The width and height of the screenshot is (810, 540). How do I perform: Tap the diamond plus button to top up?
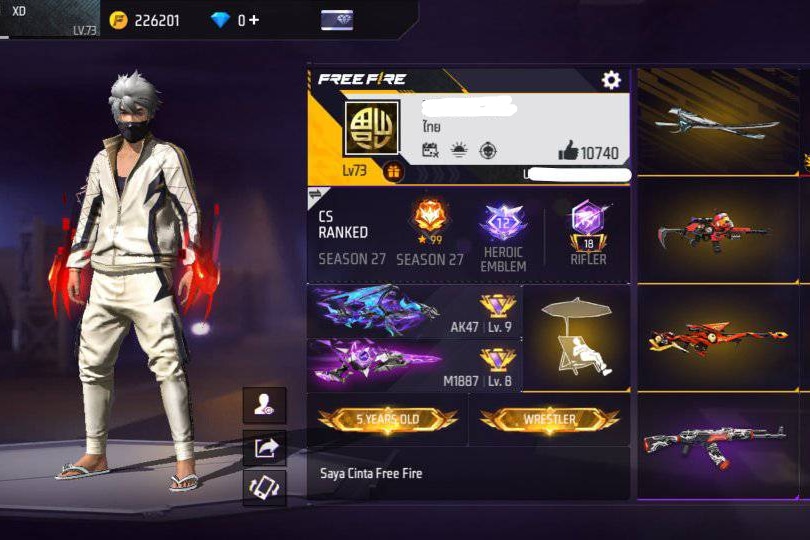[254, 20]
